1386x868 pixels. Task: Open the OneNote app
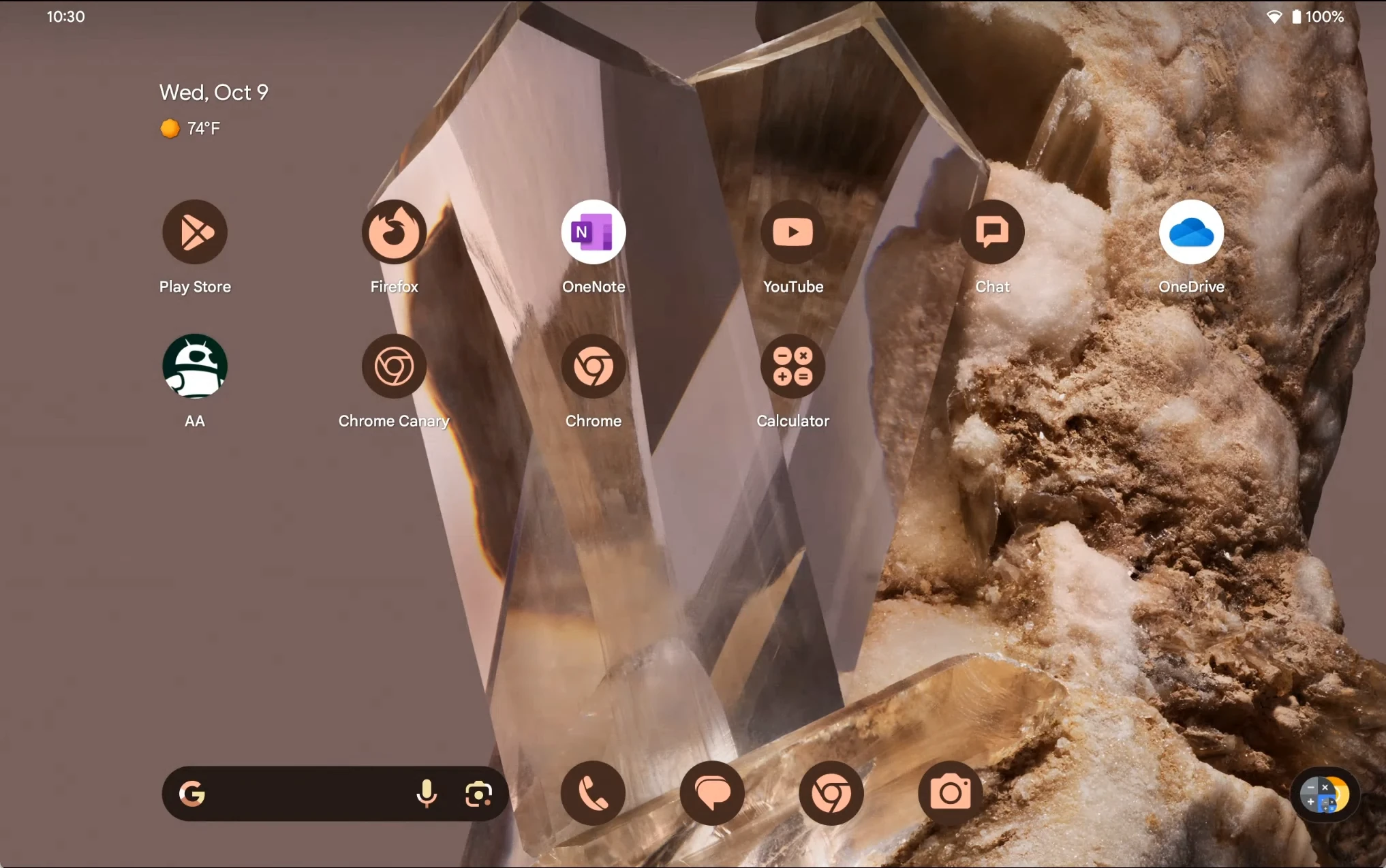[593, 232]
